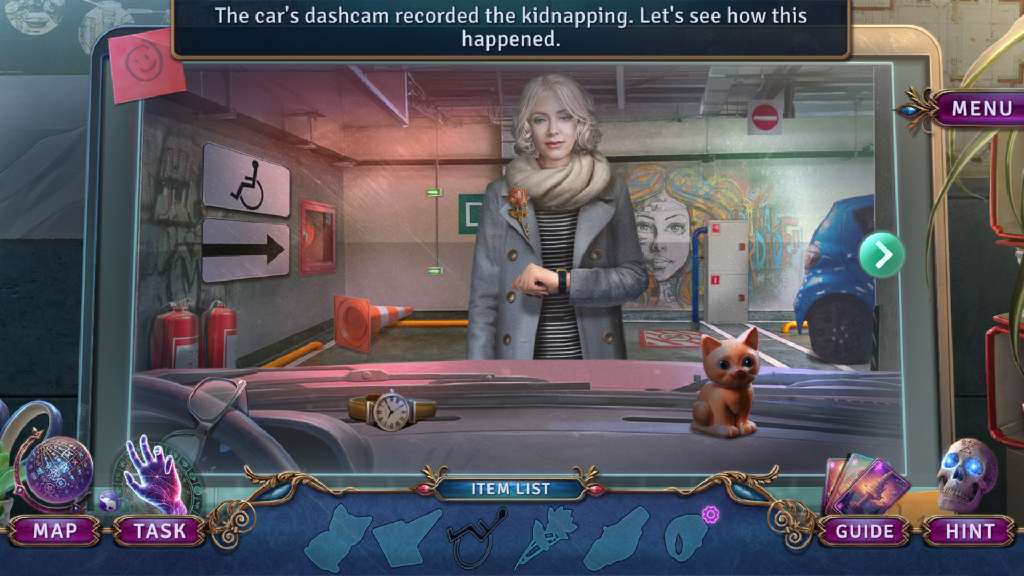Click the small purple gear beside the item list

click(x=711, y=514)
